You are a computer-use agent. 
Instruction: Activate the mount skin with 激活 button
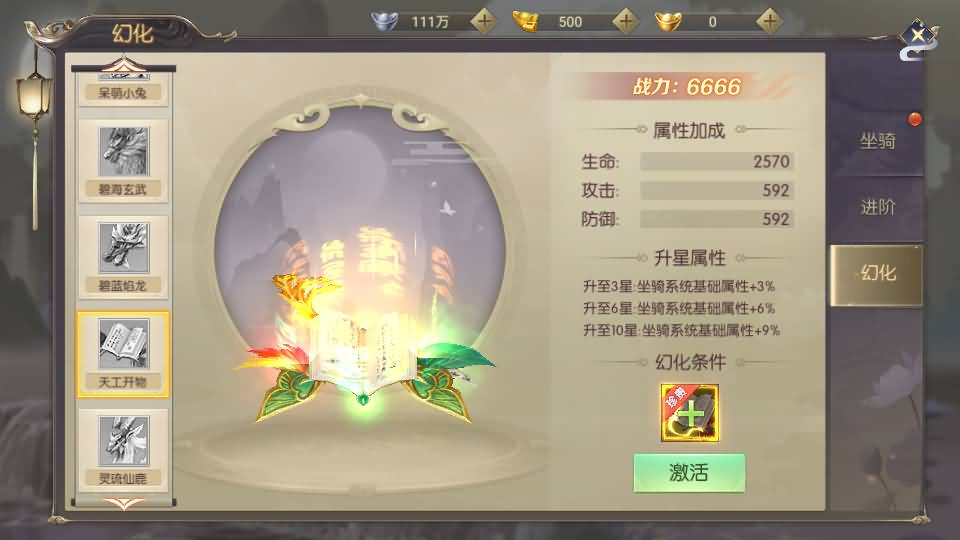click(x=689, y=473)
